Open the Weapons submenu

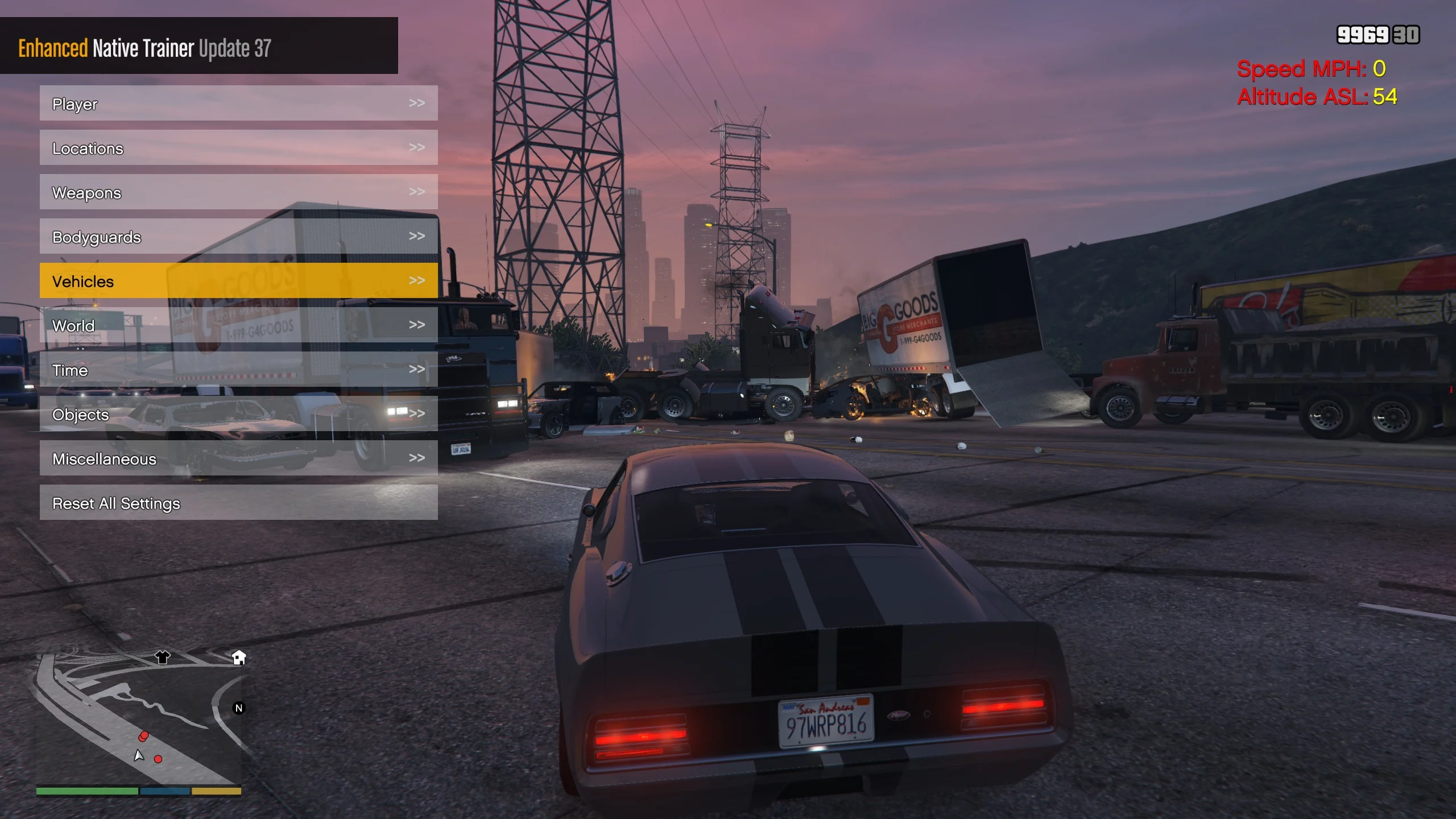[x=238, y=192]
